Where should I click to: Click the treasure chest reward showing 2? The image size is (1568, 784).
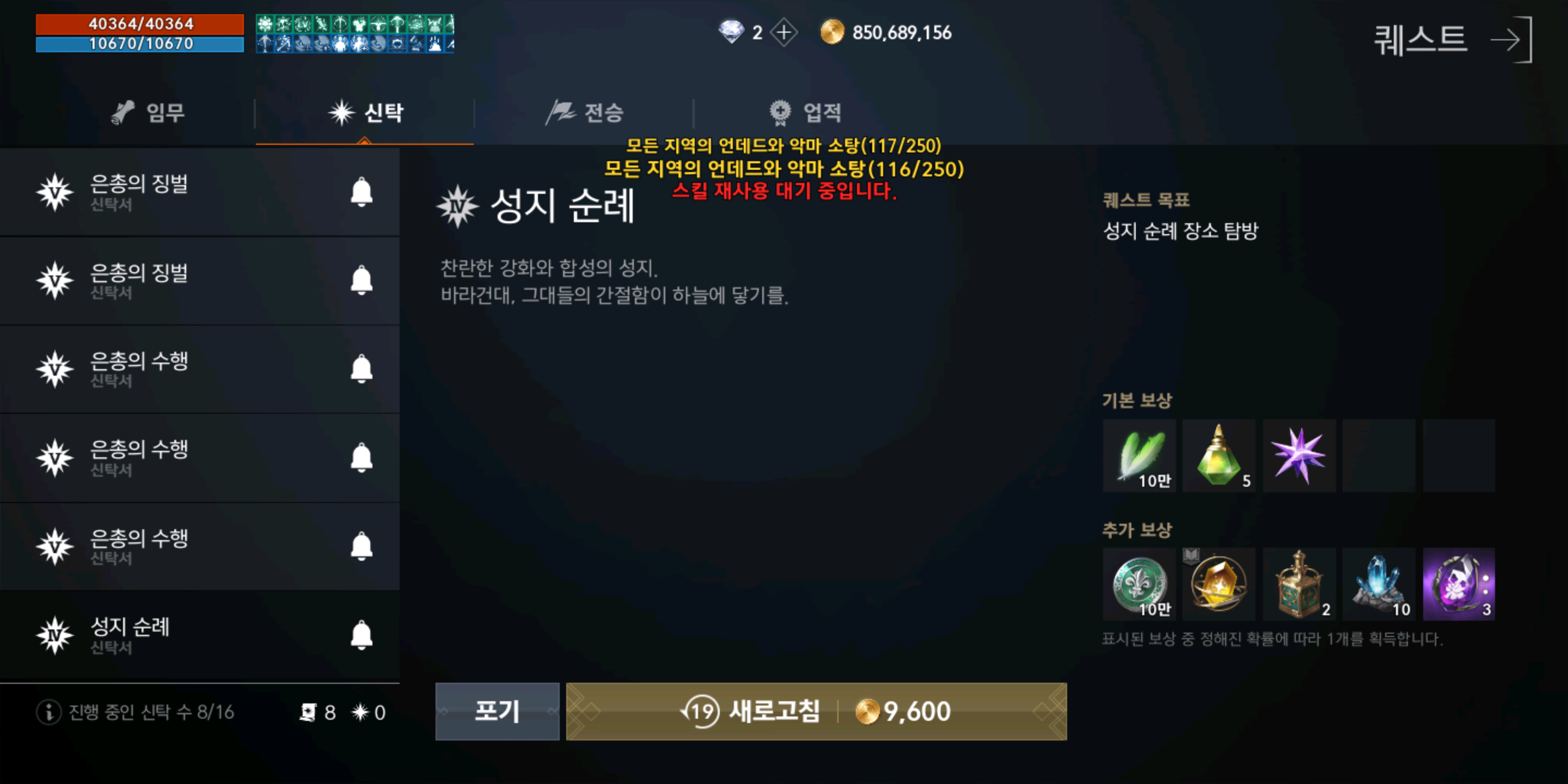click(x=1299, y=584)
